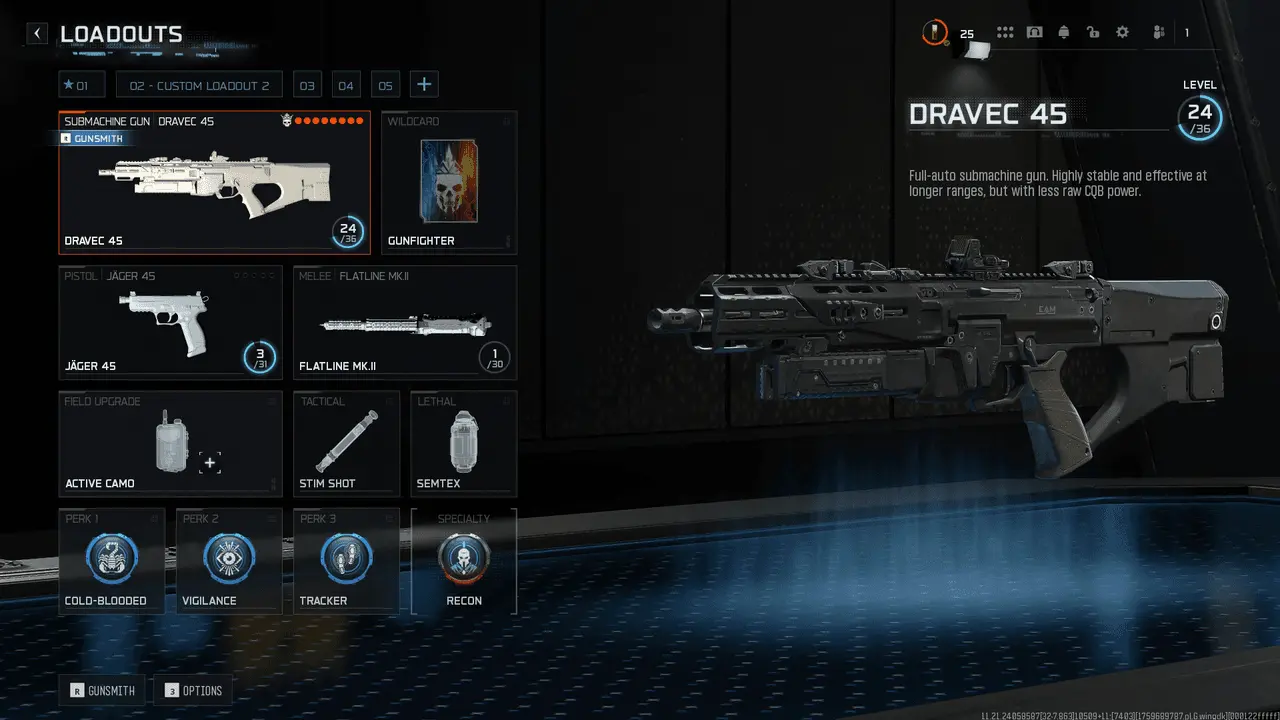Select the 02 - Custom Loadout 2 tab
Image resolution: width=1280 pixels, height=720 pixels.
click(x=199, y=84)
